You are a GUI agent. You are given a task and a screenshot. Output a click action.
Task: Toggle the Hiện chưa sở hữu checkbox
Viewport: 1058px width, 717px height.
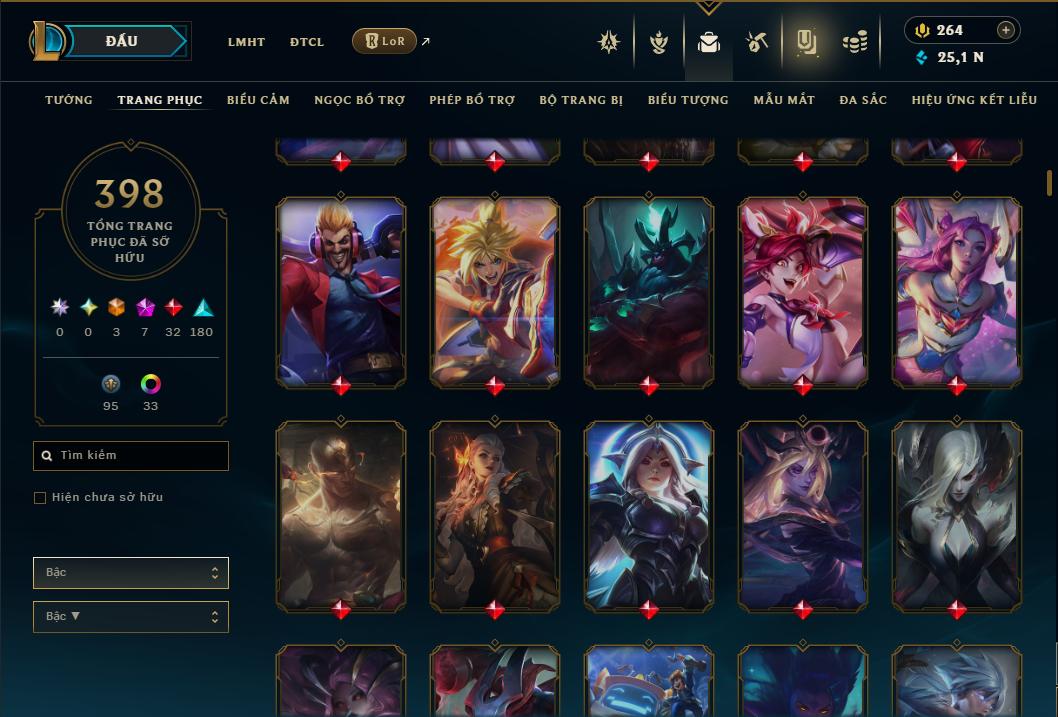(40, 498)
